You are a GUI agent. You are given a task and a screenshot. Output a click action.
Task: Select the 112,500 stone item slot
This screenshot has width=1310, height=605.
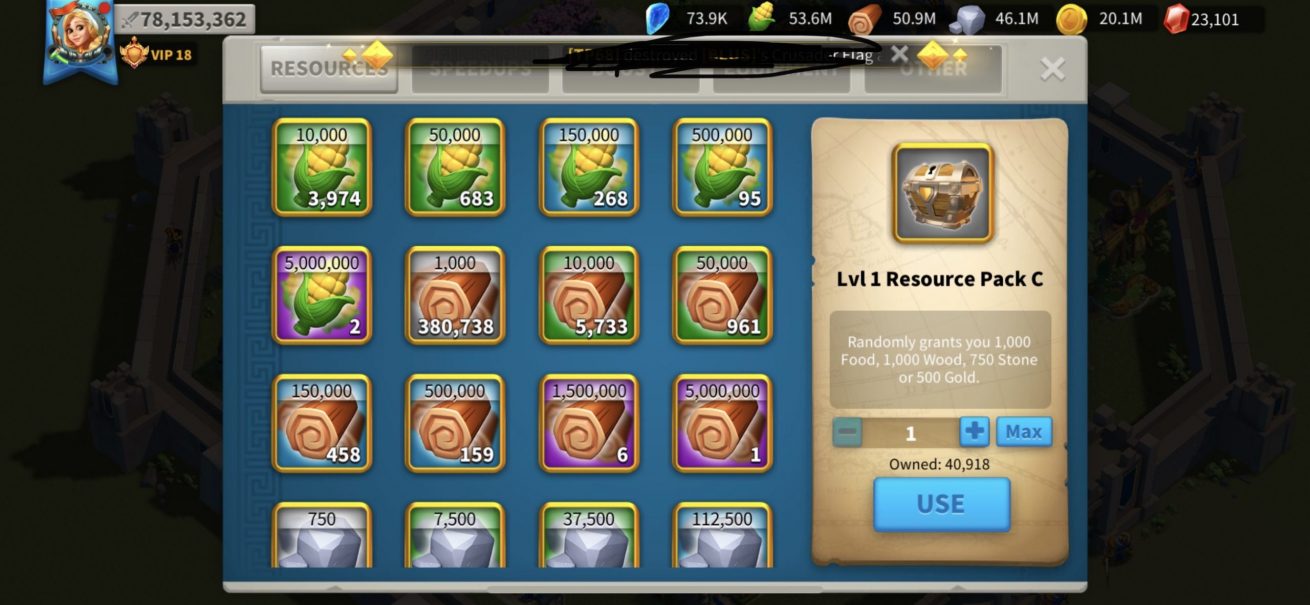coord(722,536)
